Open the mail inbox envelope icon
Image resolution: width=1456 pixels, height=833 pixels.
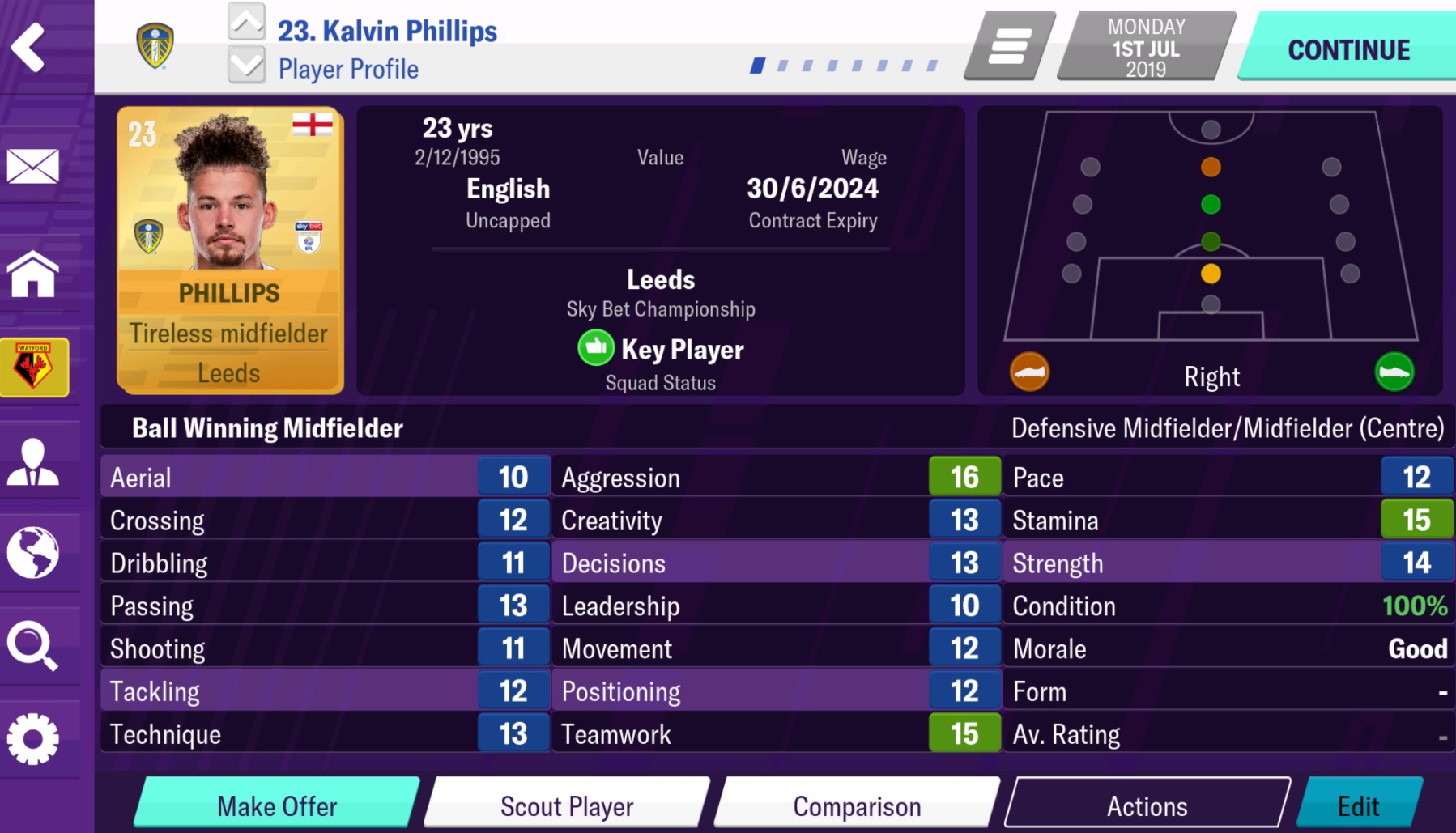click(x=33, y=166)
